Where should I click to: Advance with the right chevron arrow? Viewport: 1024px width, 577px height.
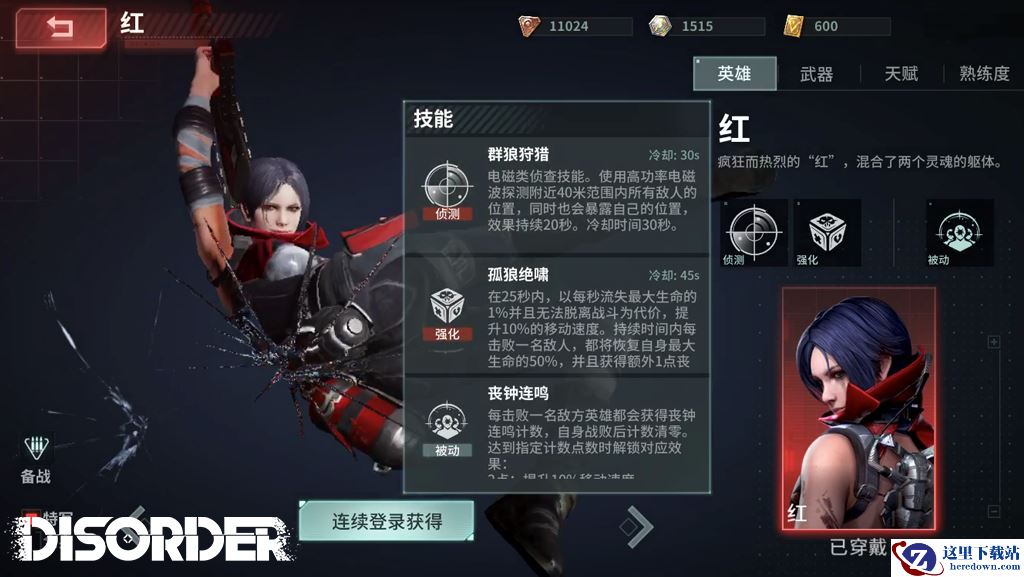pyautogui.click(x=636, y=524)
